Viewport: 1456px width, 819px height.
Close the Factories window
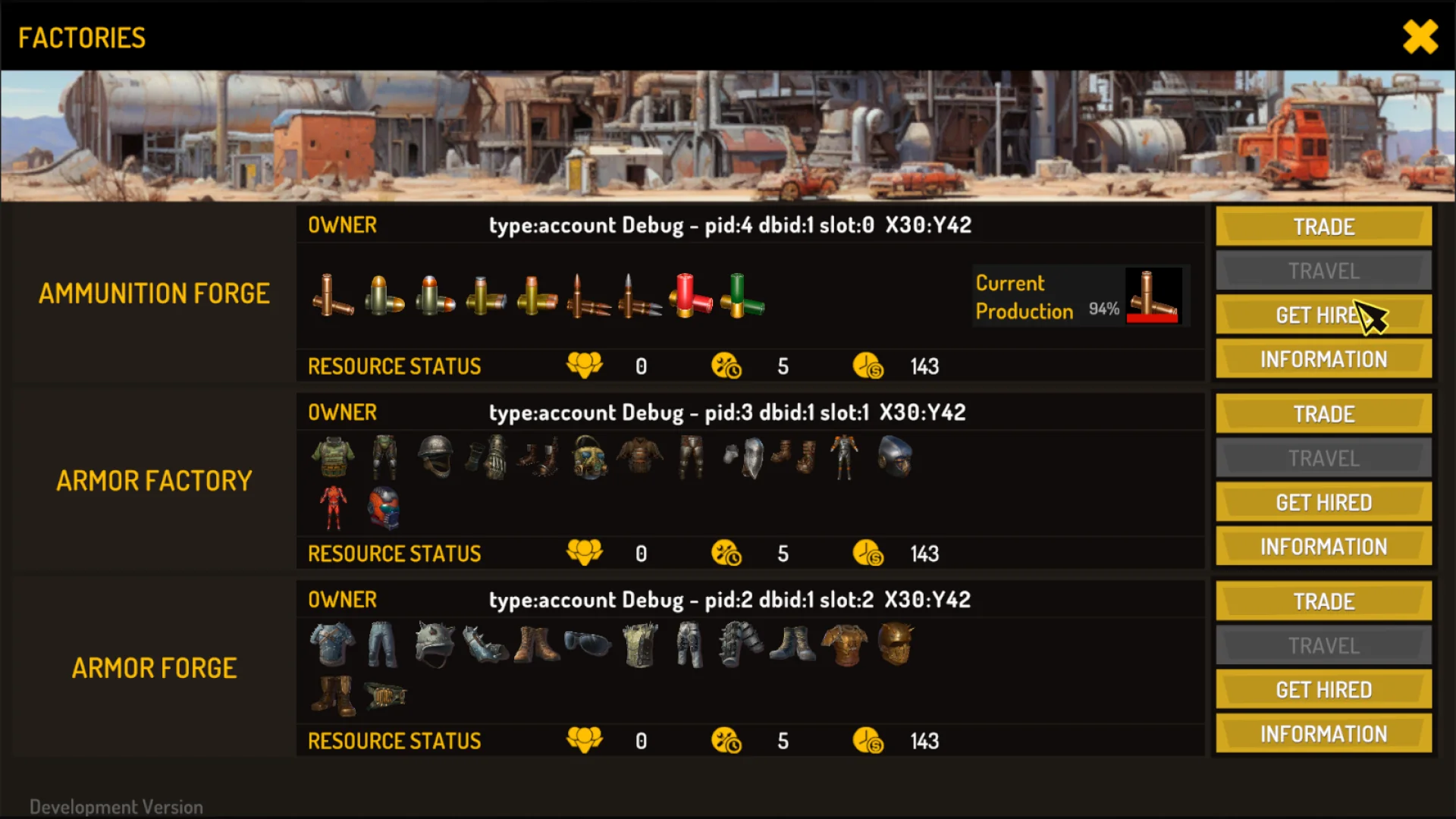[1420, 36]
